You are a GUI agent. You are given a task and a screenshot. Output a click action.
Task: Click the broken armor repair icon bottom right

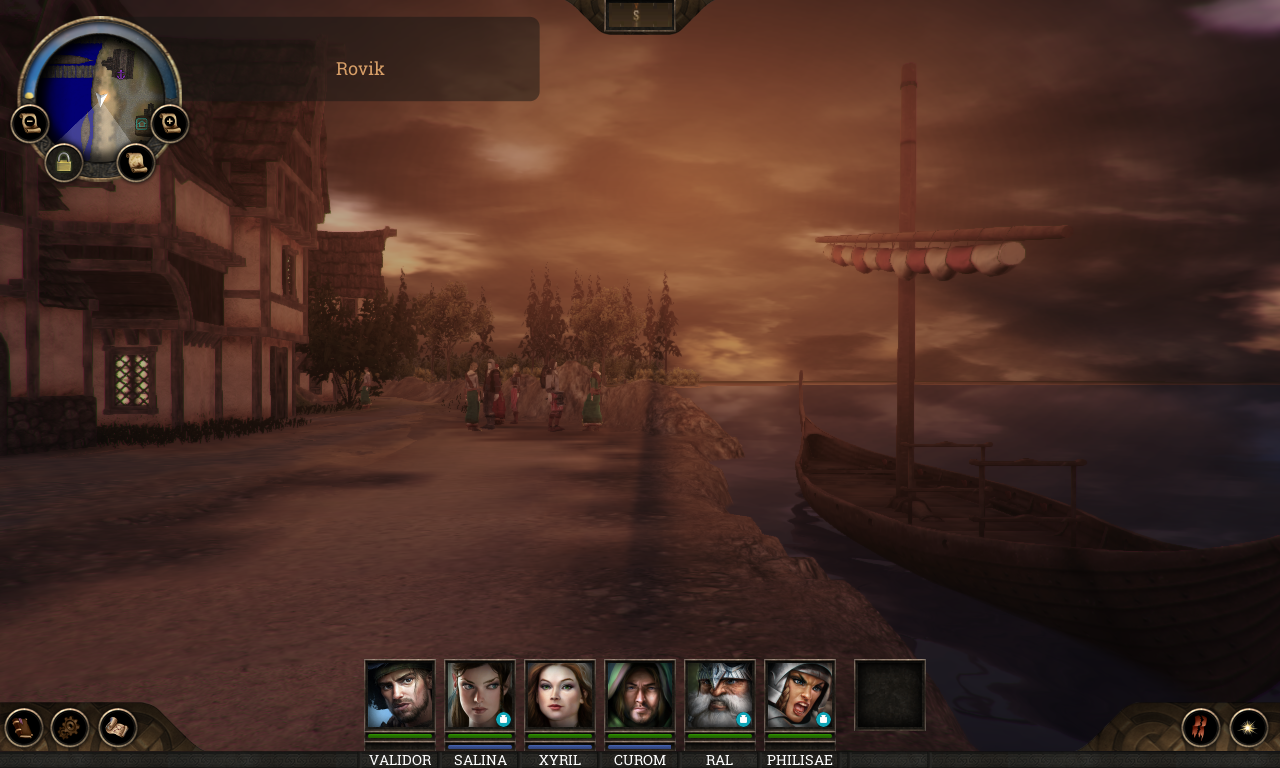pos(1200,726)
